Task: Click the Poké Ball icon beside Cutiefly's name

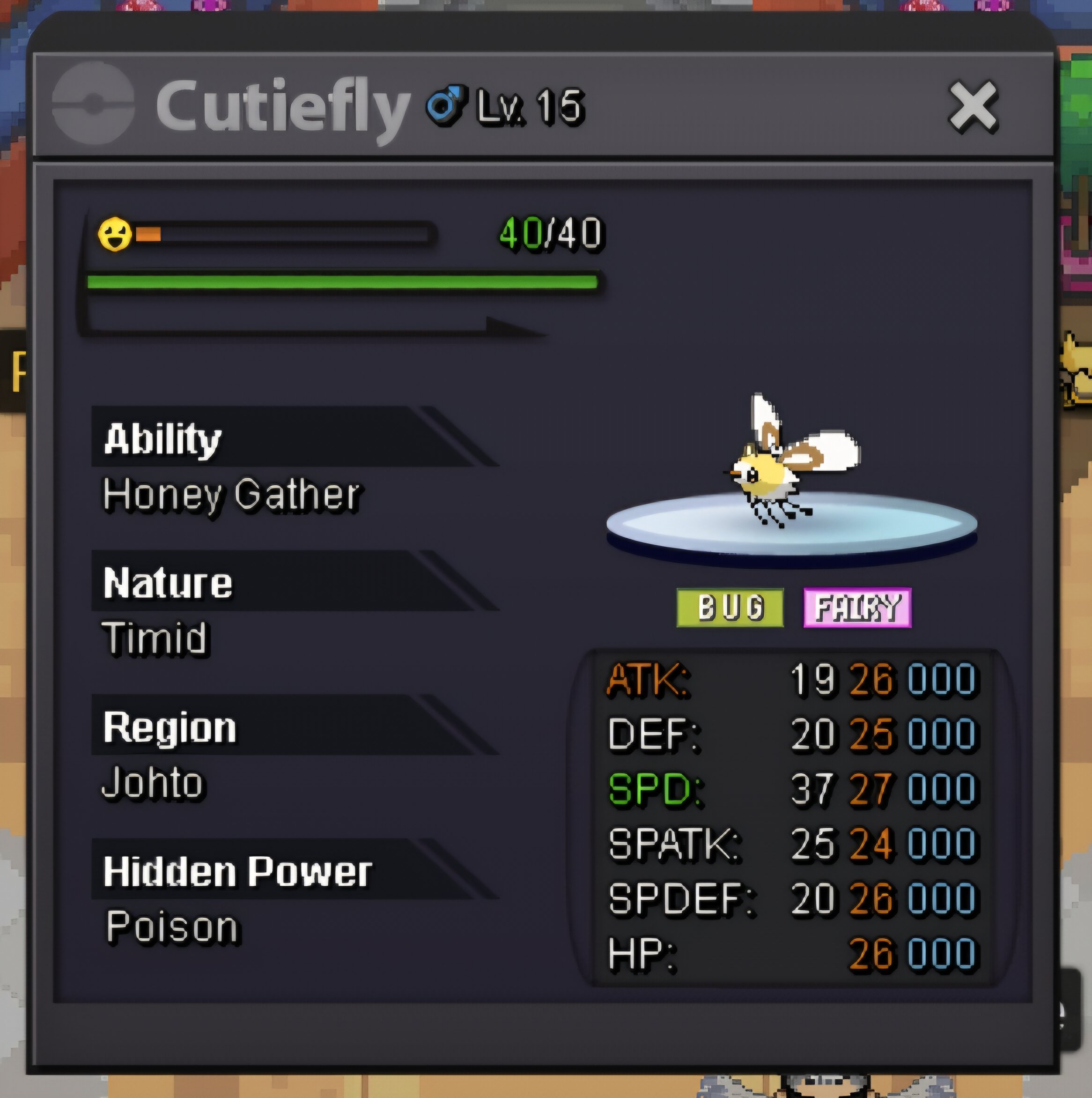Action: coord(93,104)
